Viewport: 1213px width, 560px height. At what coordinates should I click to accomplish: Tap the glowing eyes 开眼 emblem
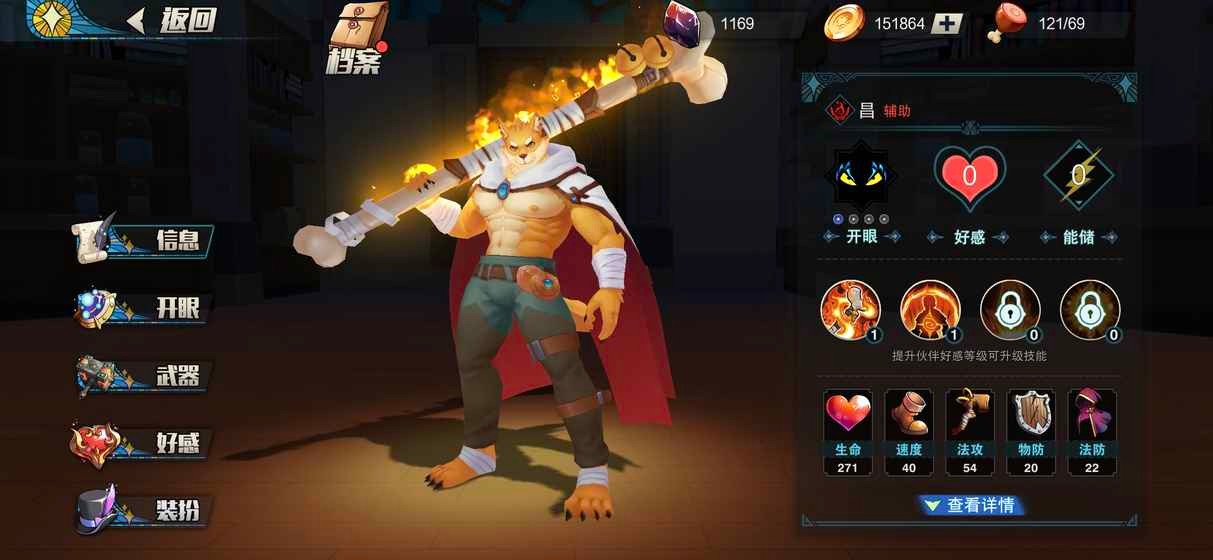click(x=860, y=177)
